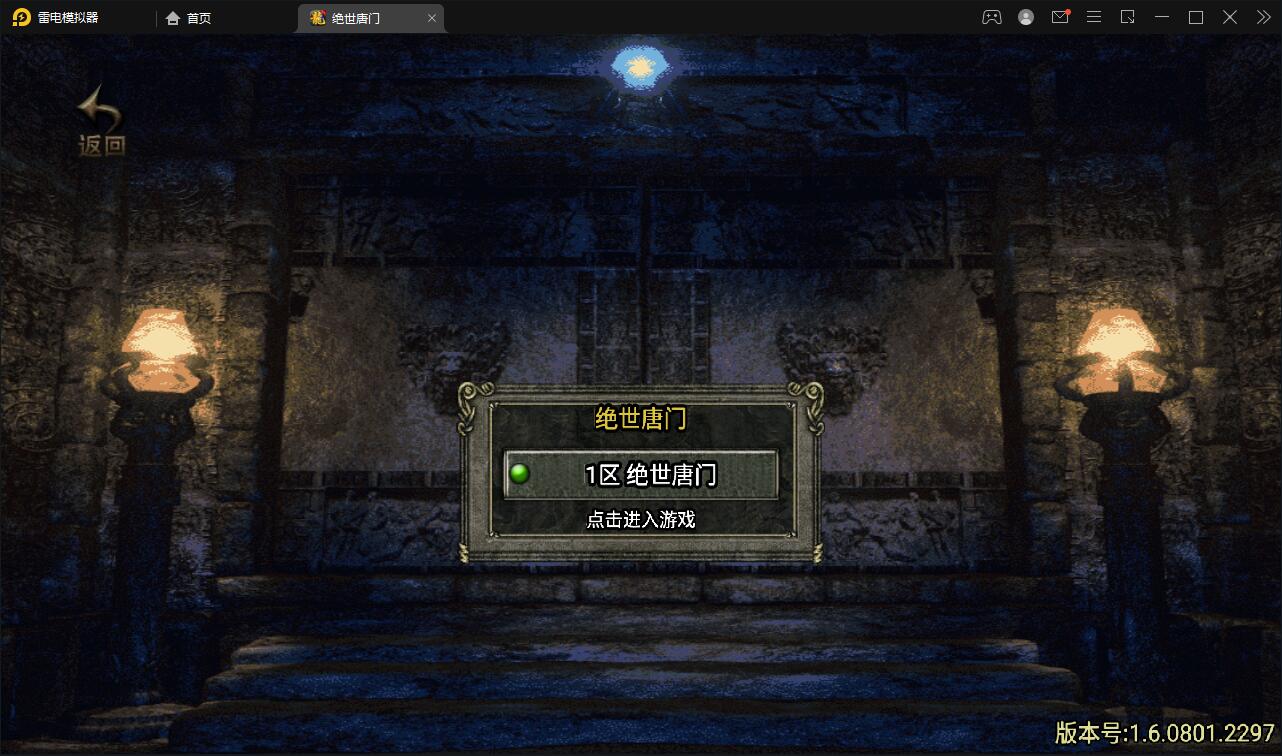Close the 绝世唐门 tab
1282x756 pixels.
pyautogui.click(x=431, y=17)
